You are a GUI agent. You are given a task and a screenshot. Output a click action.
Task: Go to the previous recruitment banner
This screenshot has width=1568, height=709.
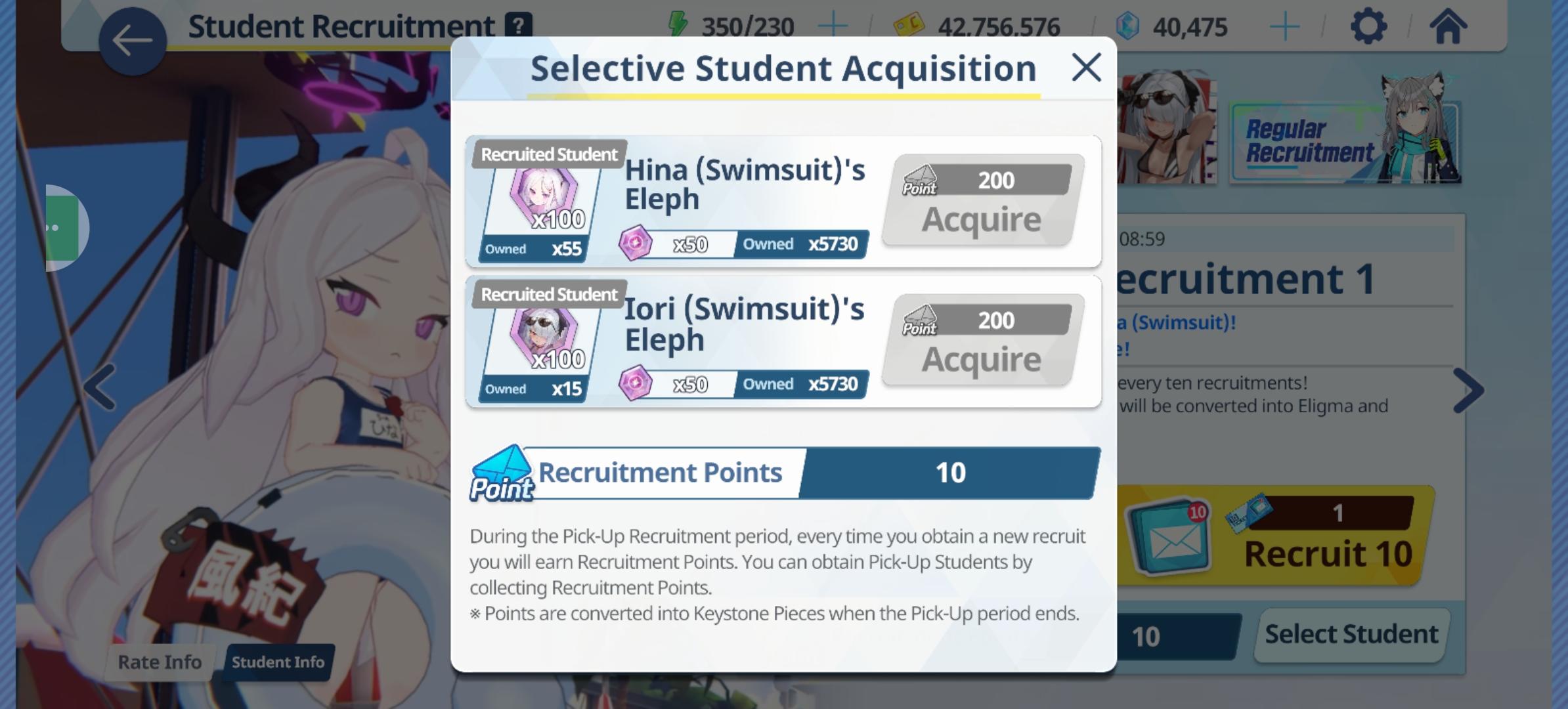point(100,387)
